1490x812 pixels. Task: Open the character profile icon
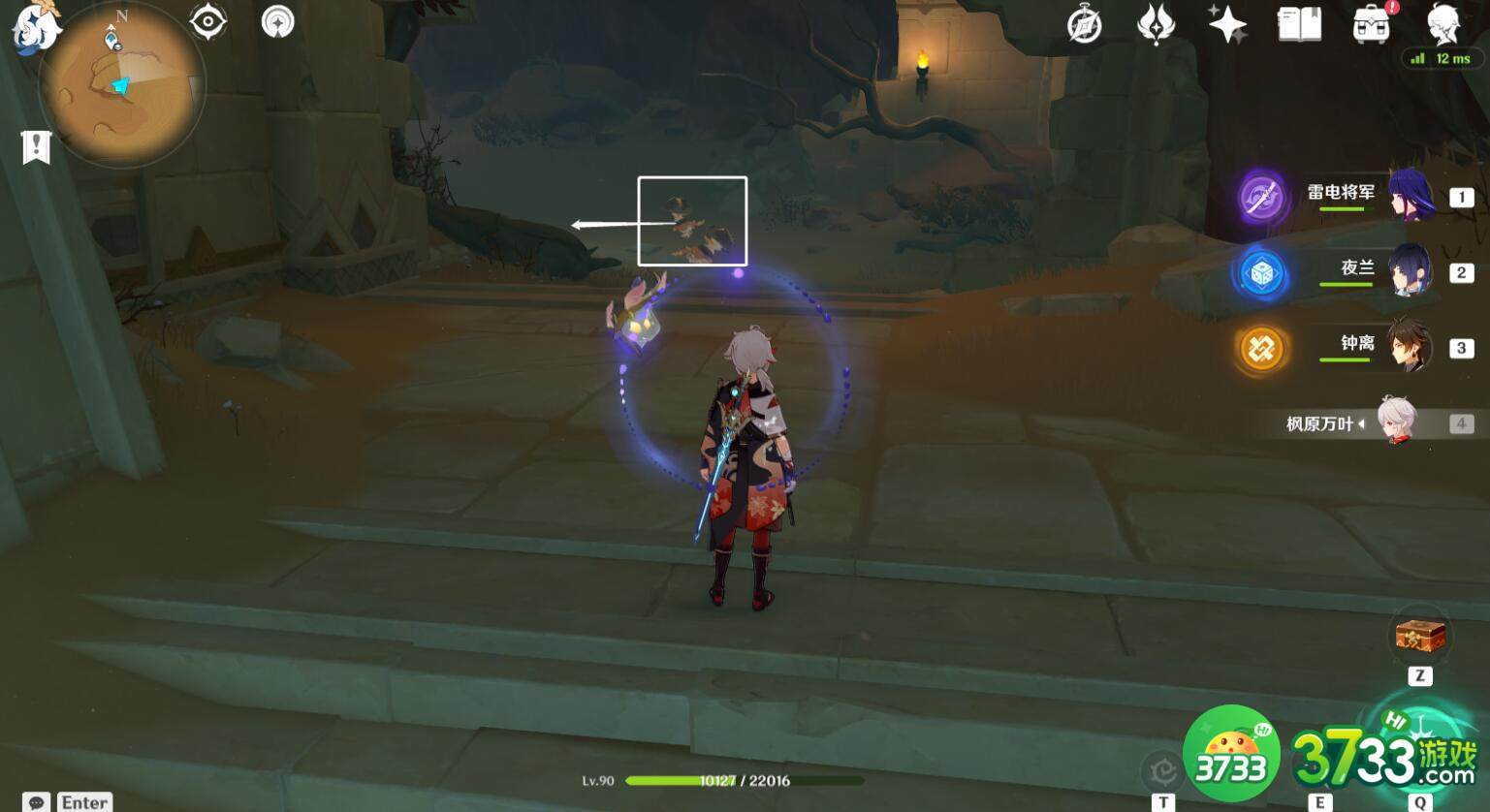1443,24
